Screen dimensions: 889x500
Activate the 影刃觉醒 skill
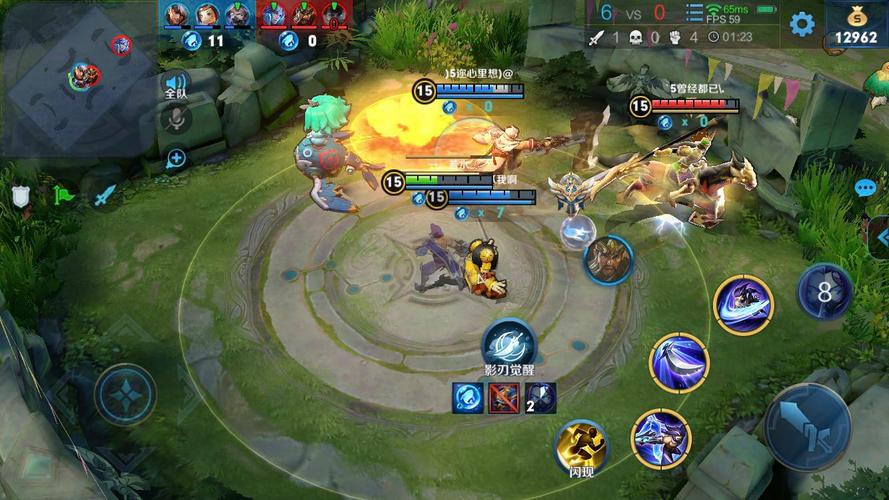point(509,344)
